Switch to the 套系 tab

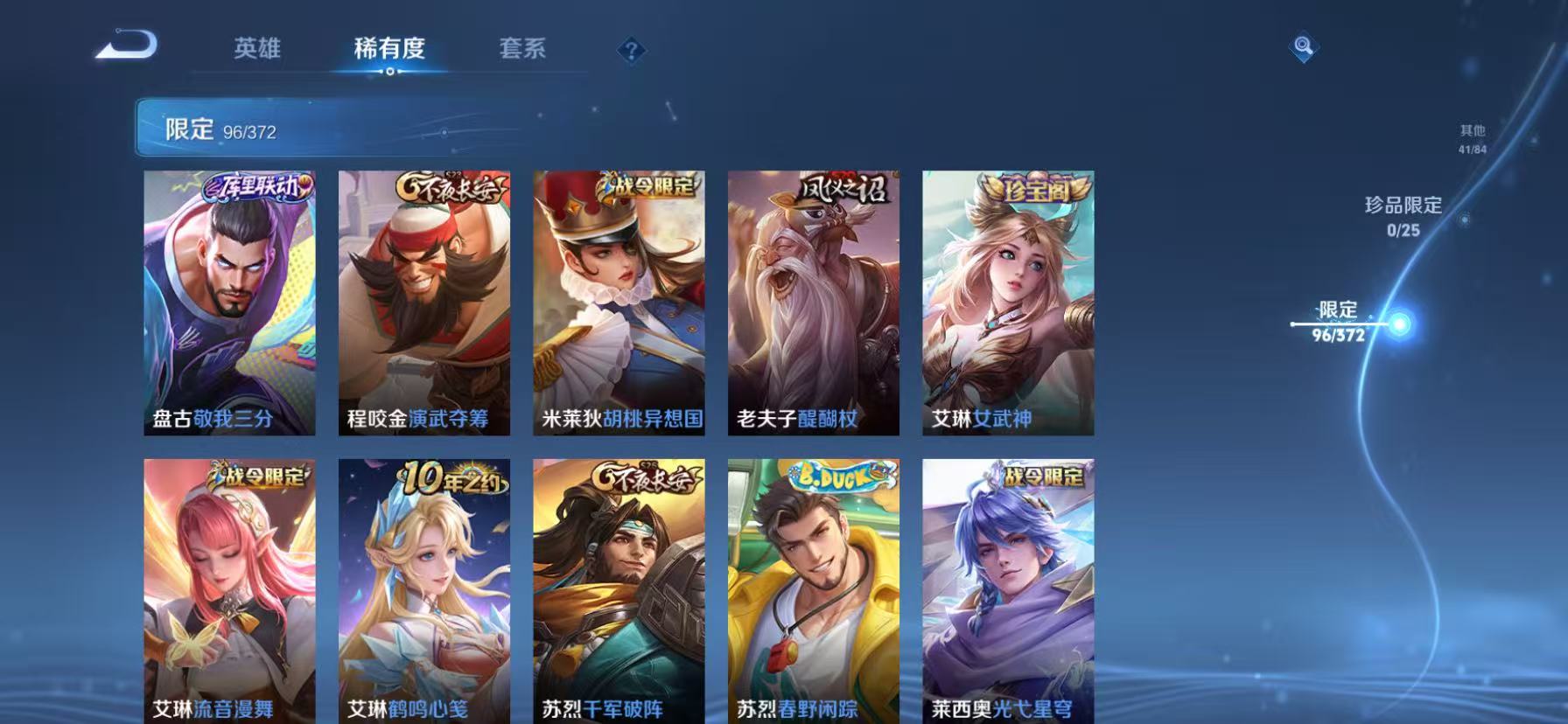click(524, 50)
